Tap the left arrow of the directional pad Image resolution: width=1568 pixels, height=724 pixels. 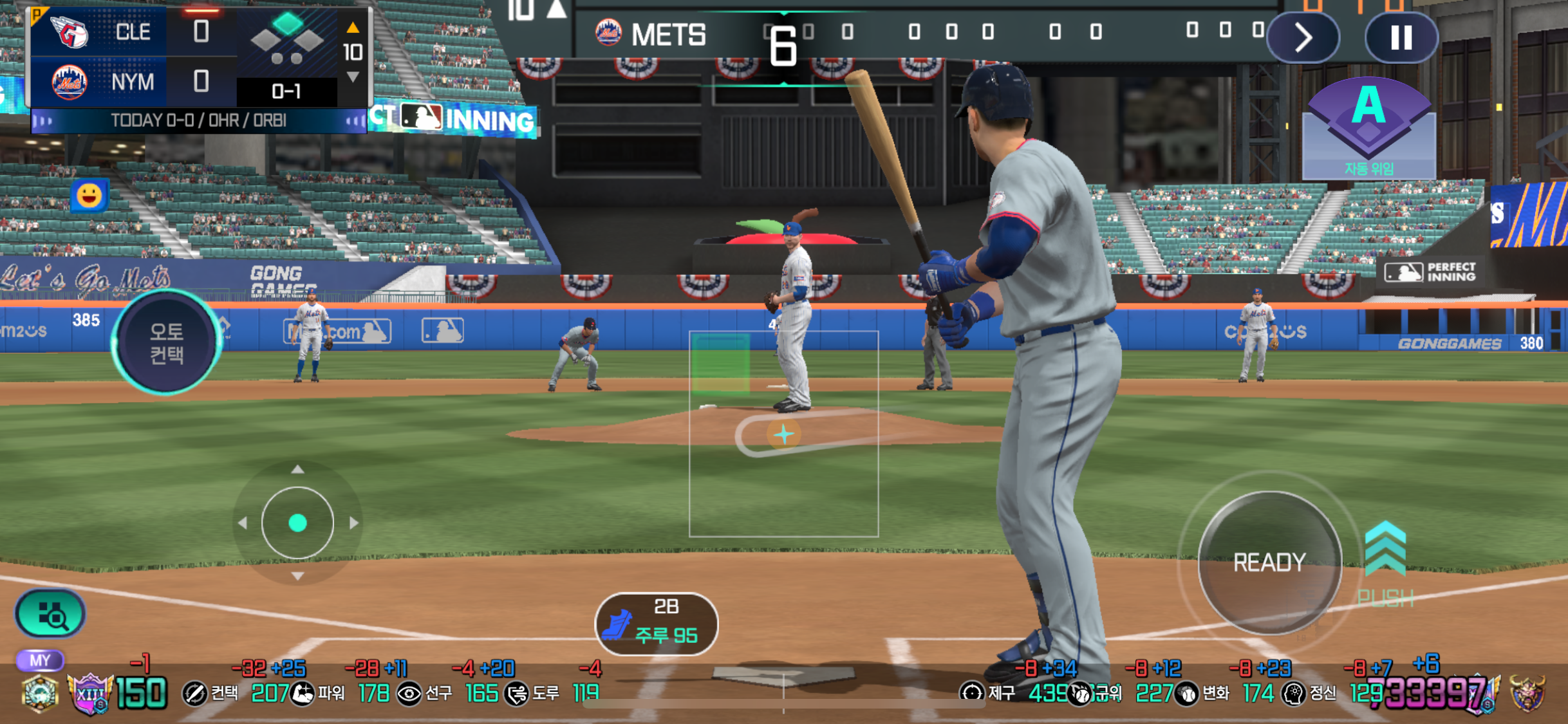click(242, 523)
